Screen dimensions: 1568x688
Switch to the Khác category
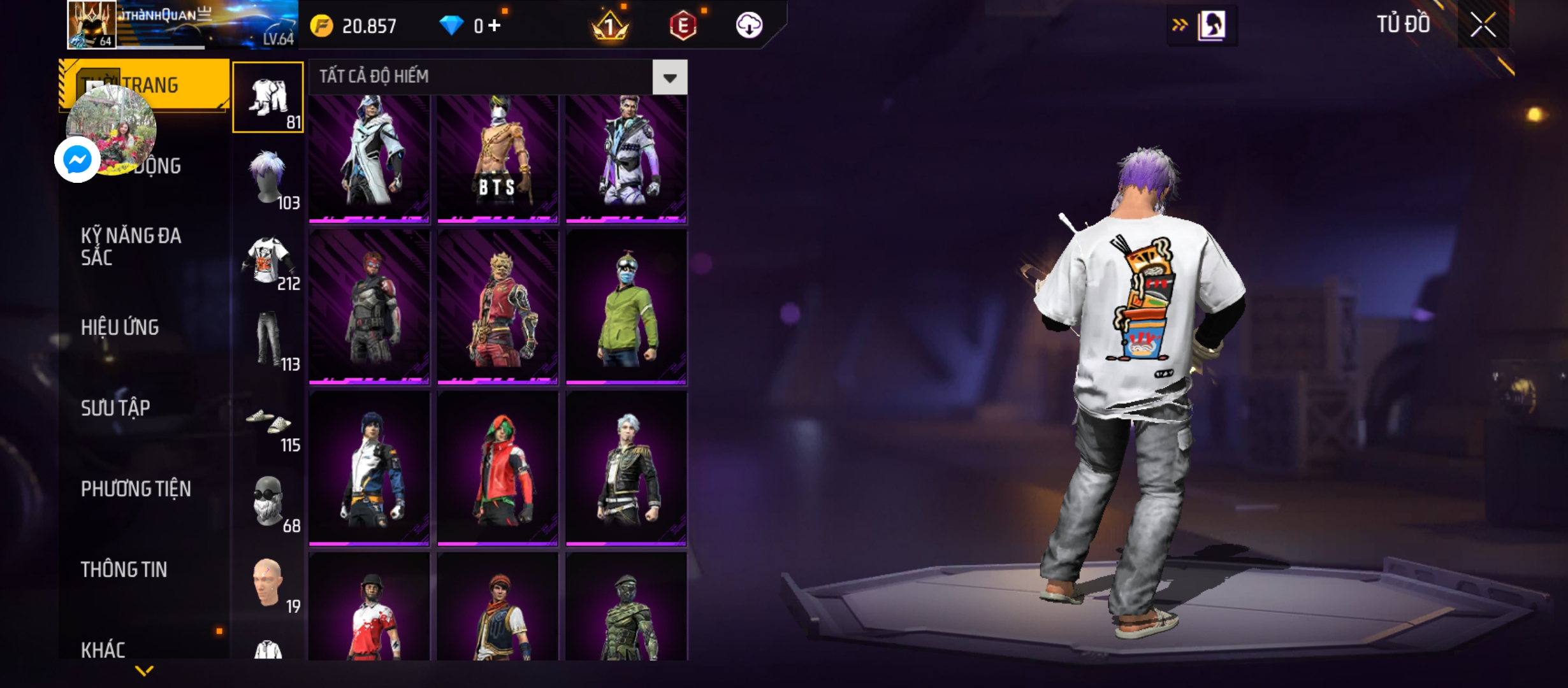(103, 650)
